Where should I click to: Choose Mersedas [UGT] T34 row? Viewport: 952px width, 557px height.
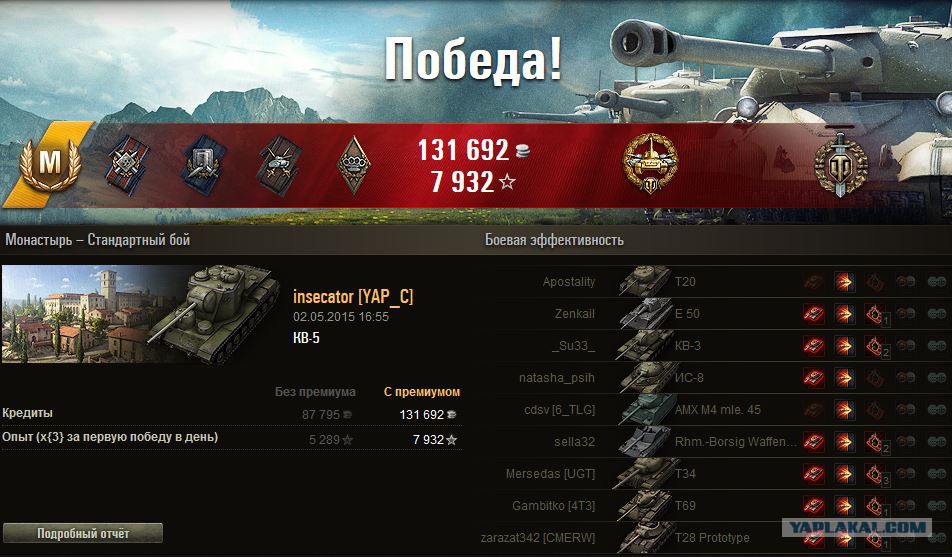click(x=700, y=474)
